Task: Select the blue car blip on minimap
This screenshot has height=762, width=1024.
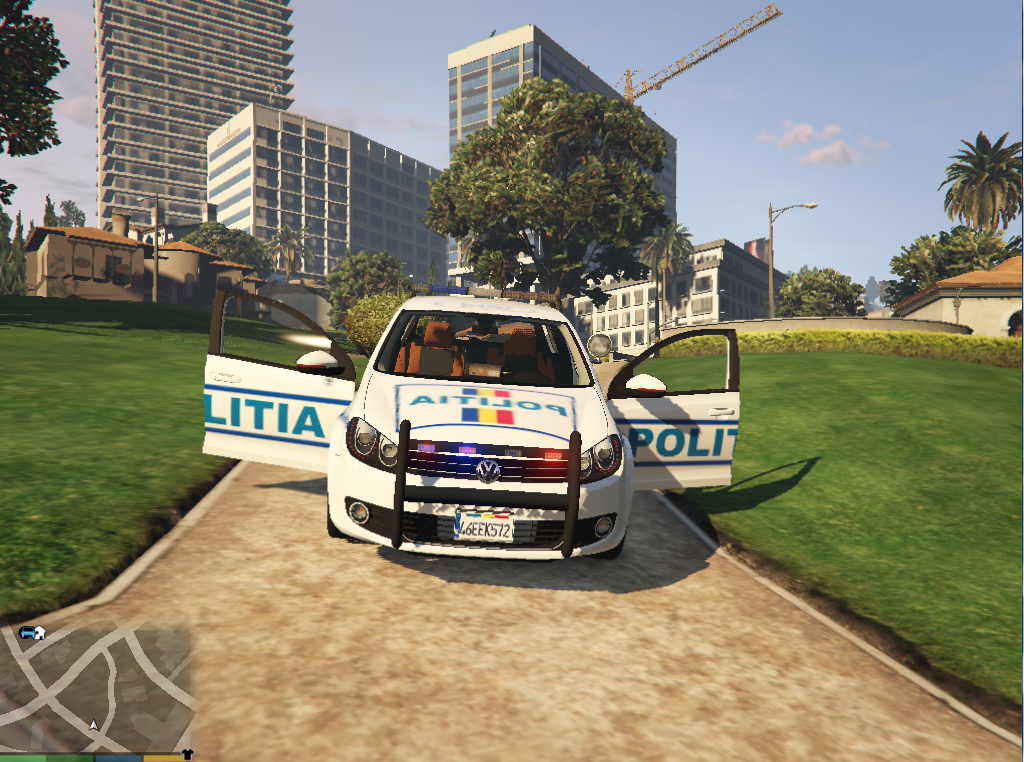Action: coord(25,632)
